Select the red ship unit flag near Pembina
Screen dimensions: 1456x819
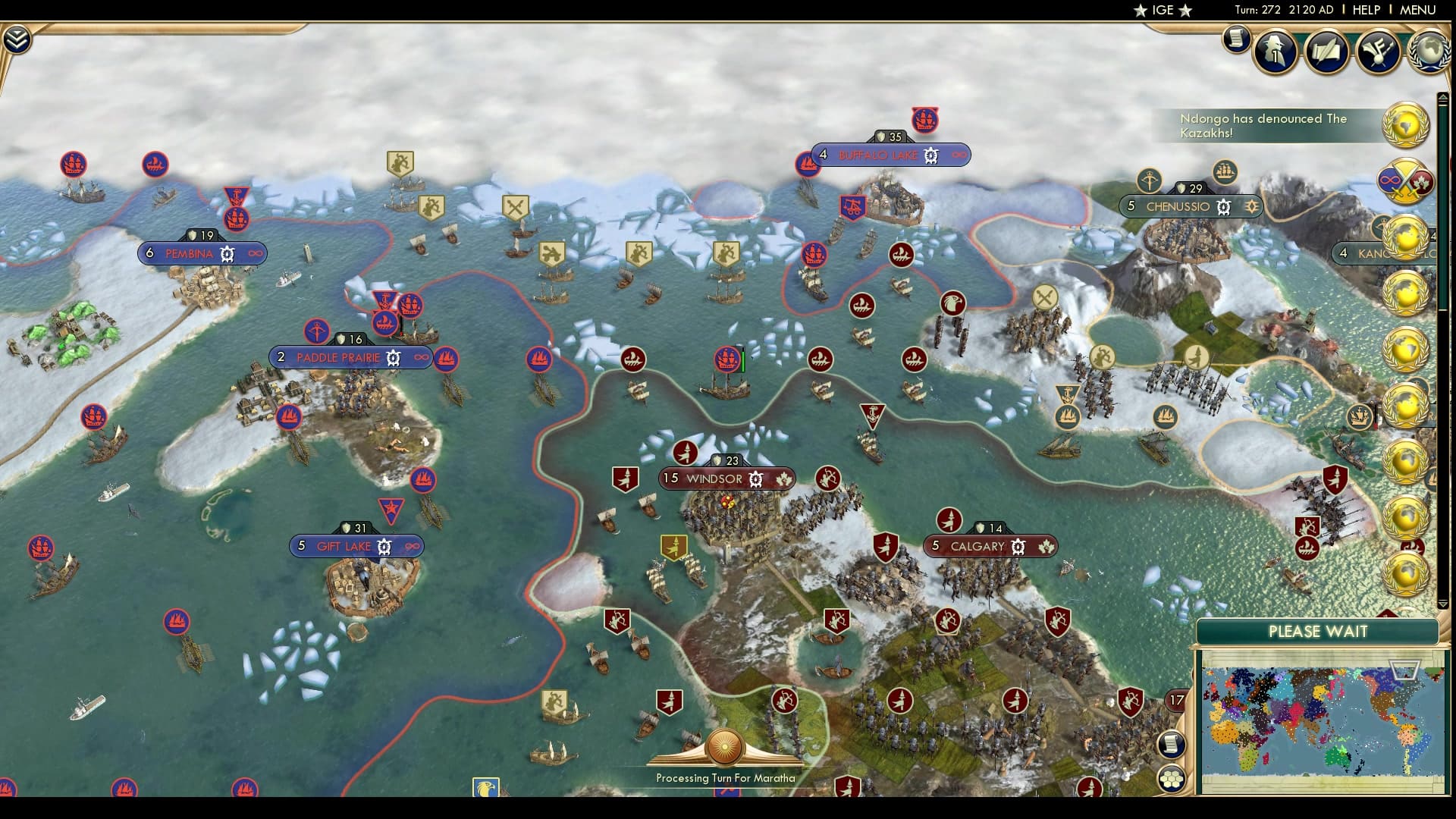[236, 218]
